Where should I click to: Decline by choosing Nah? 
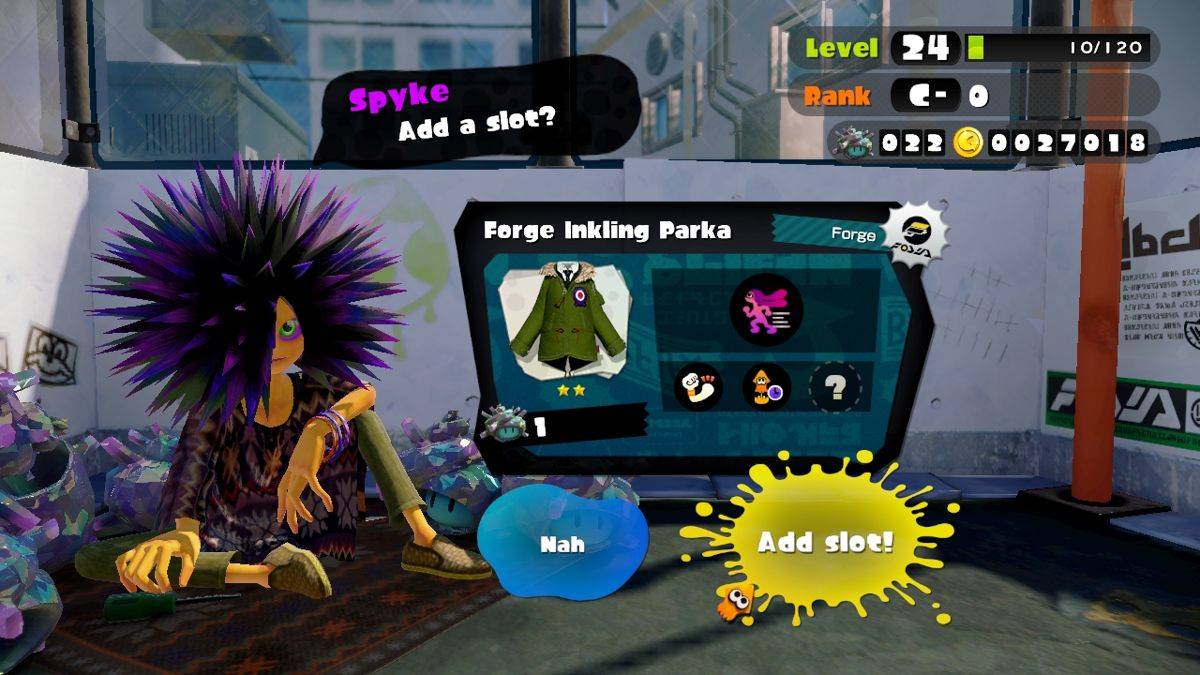click(x=562, y=543)
